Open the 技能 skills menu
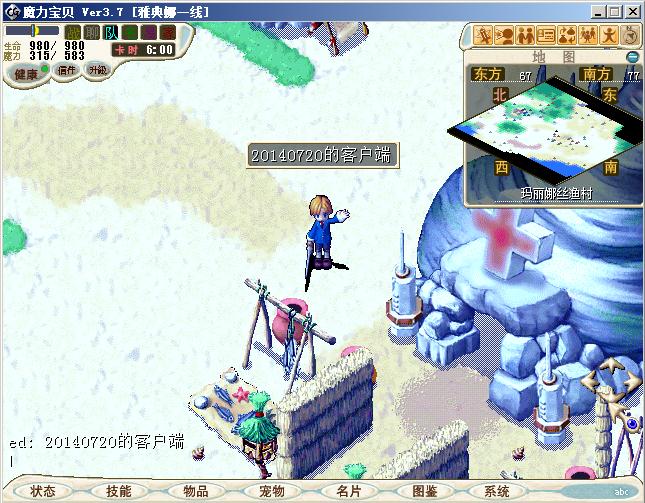Image resolution: width=645 pixels, height=503 pixels. 119,491
